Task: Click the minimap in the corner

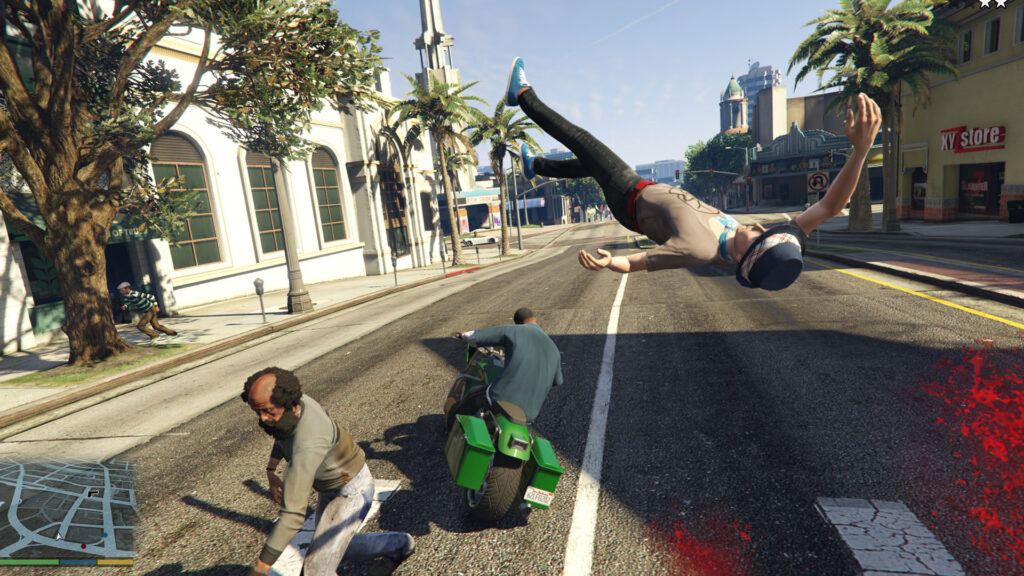Action: (x=68, y=508)
